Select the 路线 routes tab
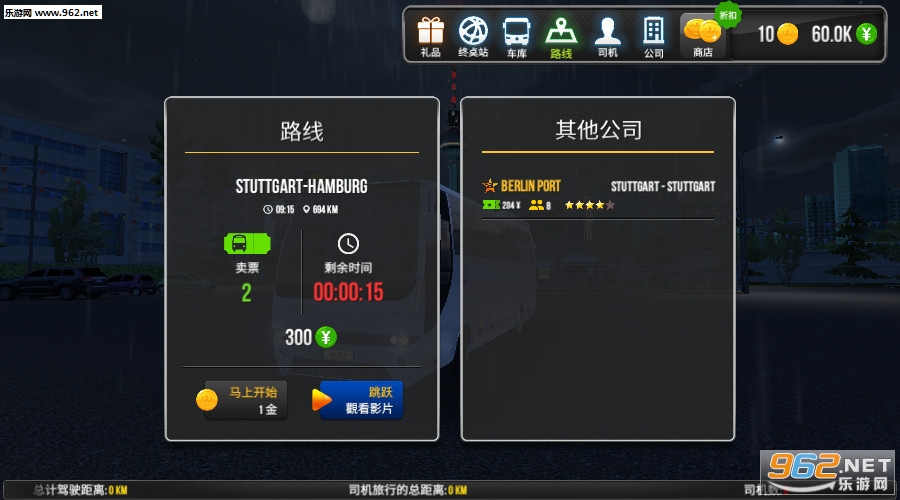900x500 pixels. (x=561, y=36)
